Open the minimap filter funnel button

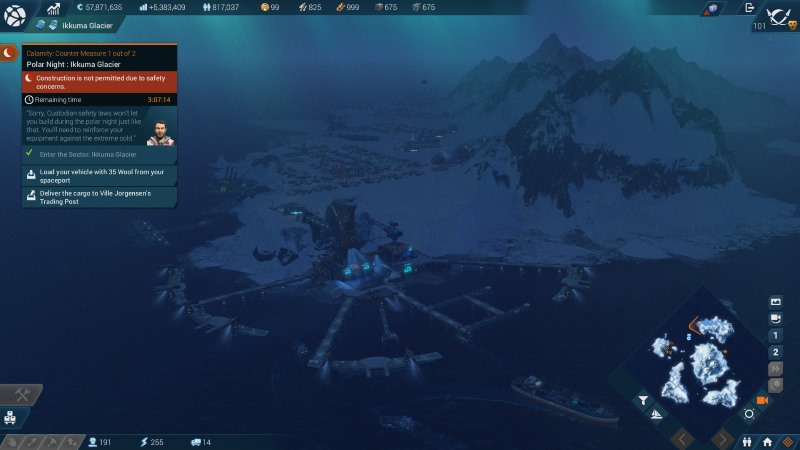643,400
